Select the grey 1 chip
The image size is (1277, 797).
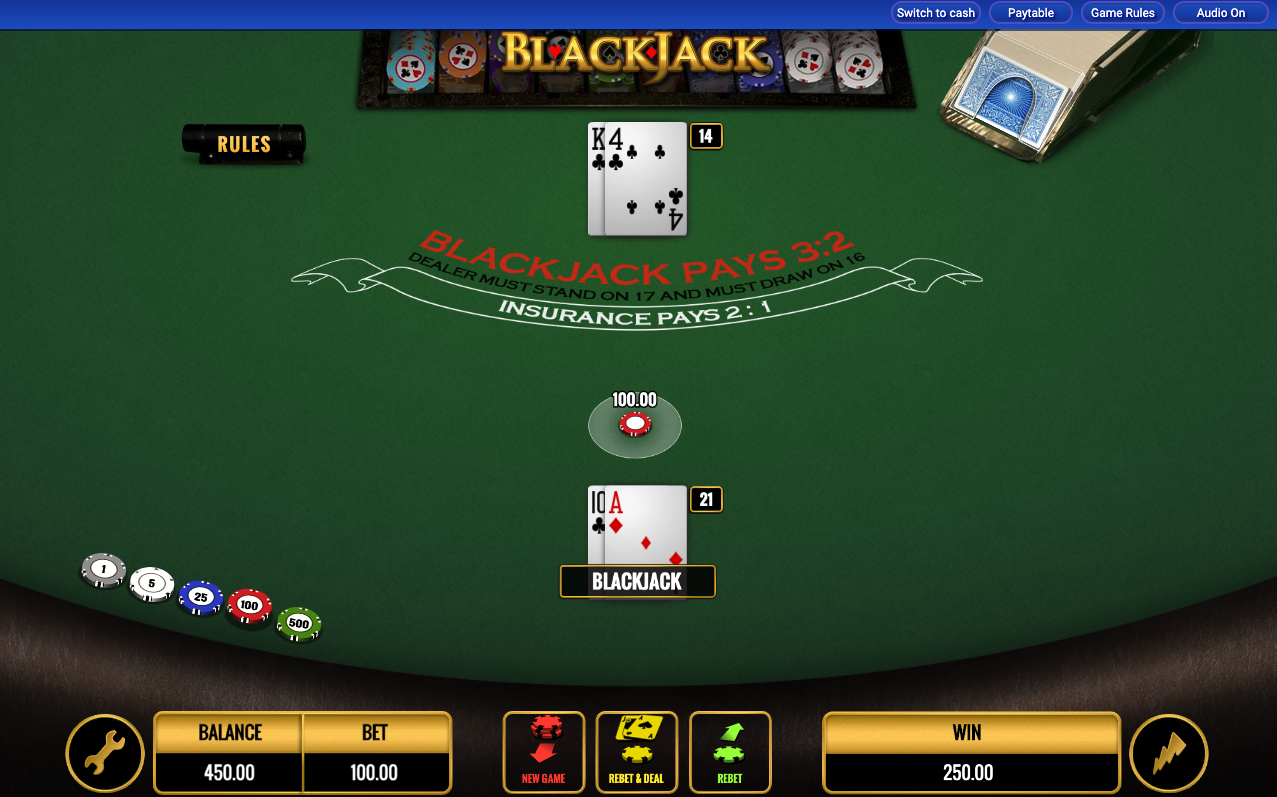tap(102, 570)
